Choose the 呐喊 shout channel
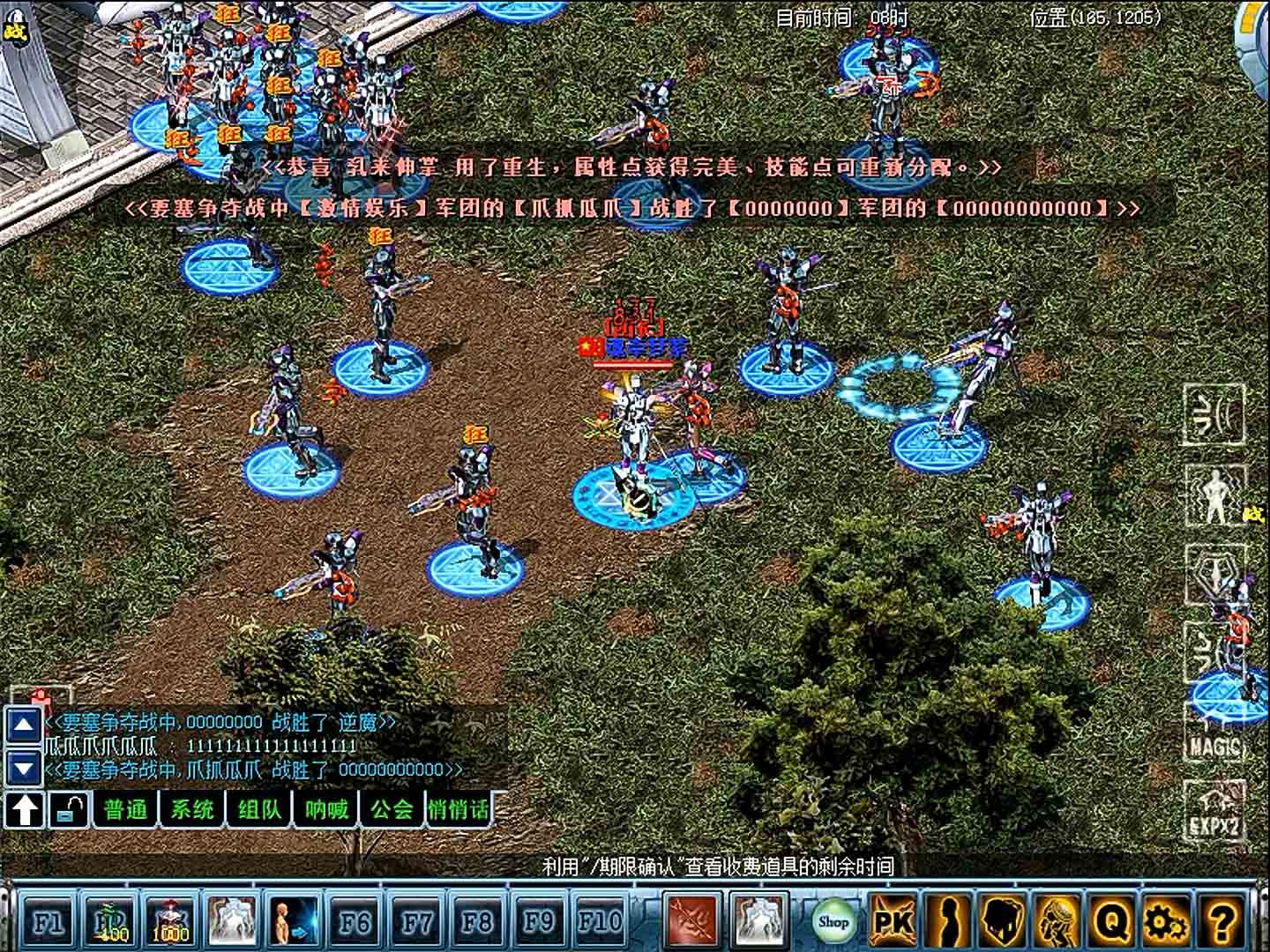 pos(326,809)
